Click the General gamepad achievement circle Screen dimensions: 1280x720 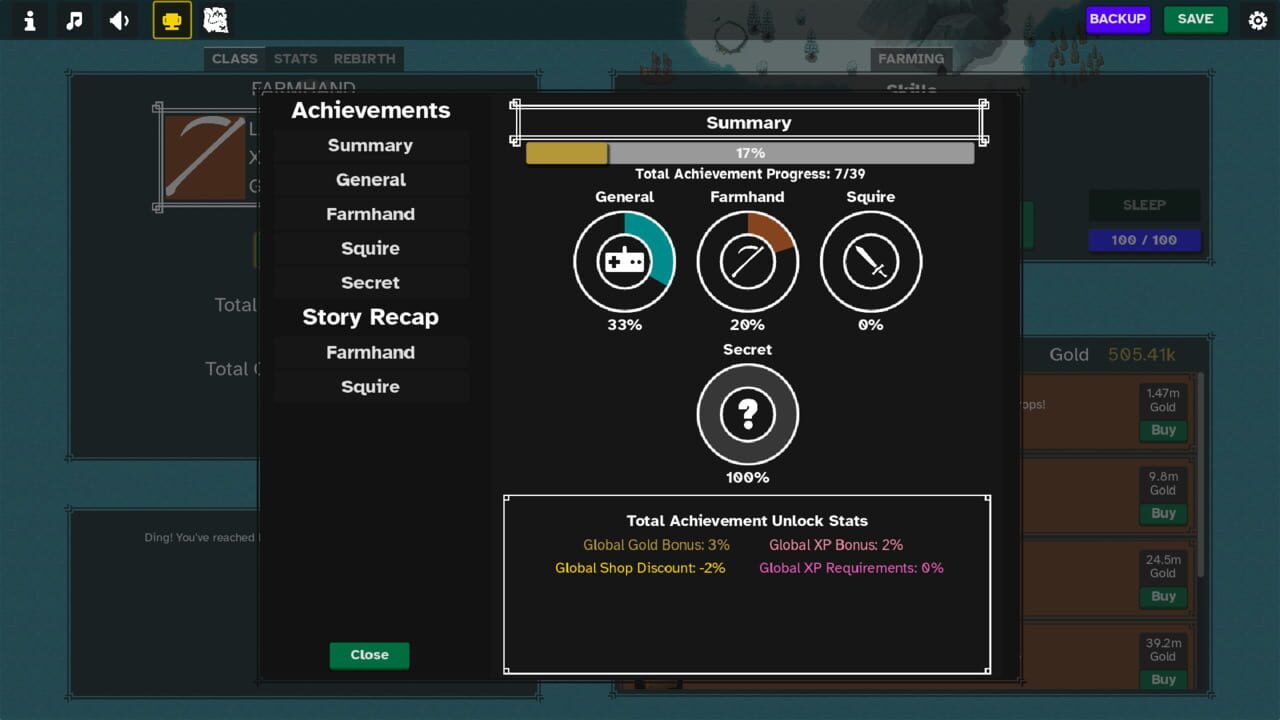(624, 260)
